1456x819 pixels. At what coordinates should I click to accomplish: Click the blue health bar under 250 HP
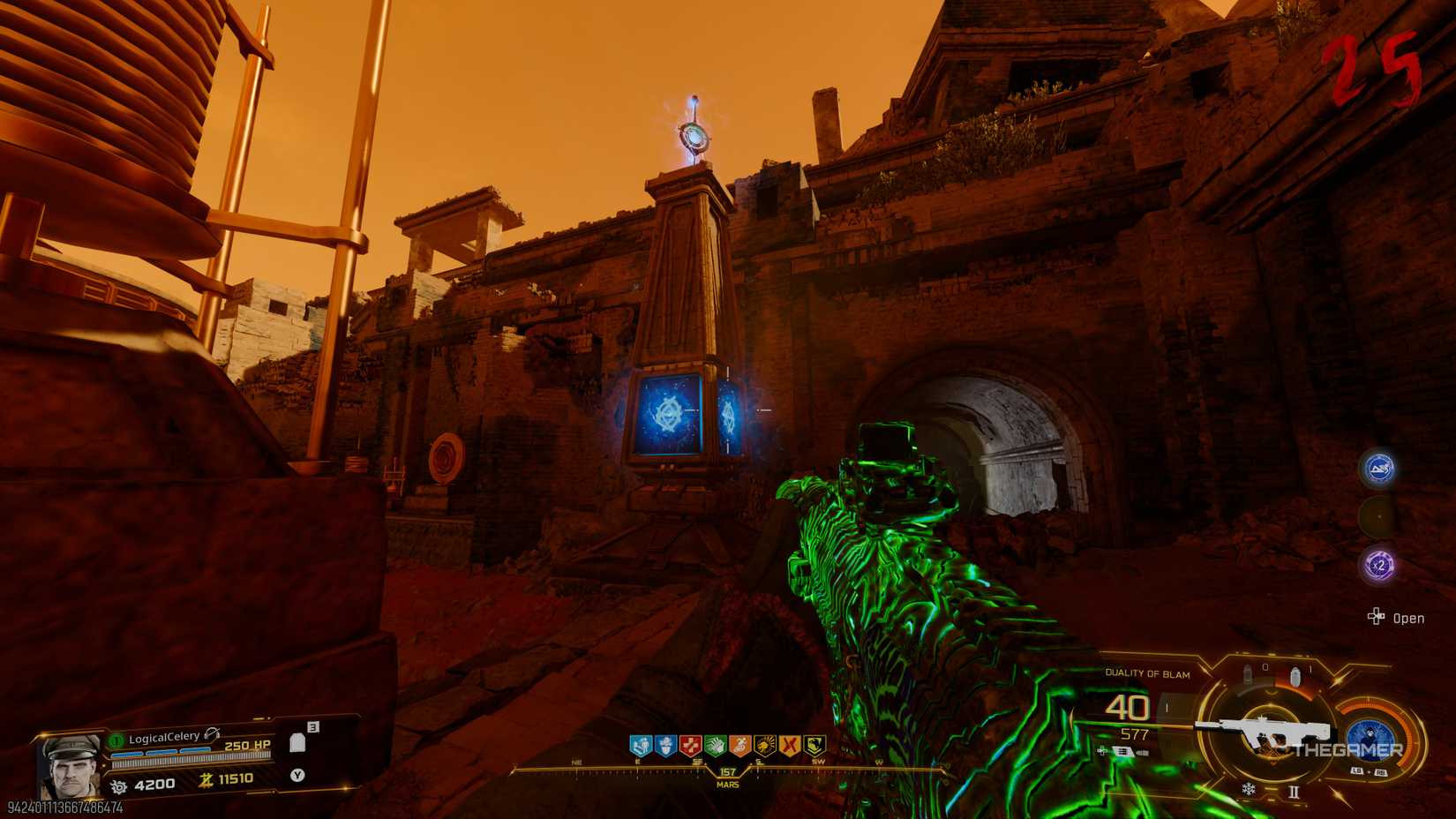[x=161, y=752]
